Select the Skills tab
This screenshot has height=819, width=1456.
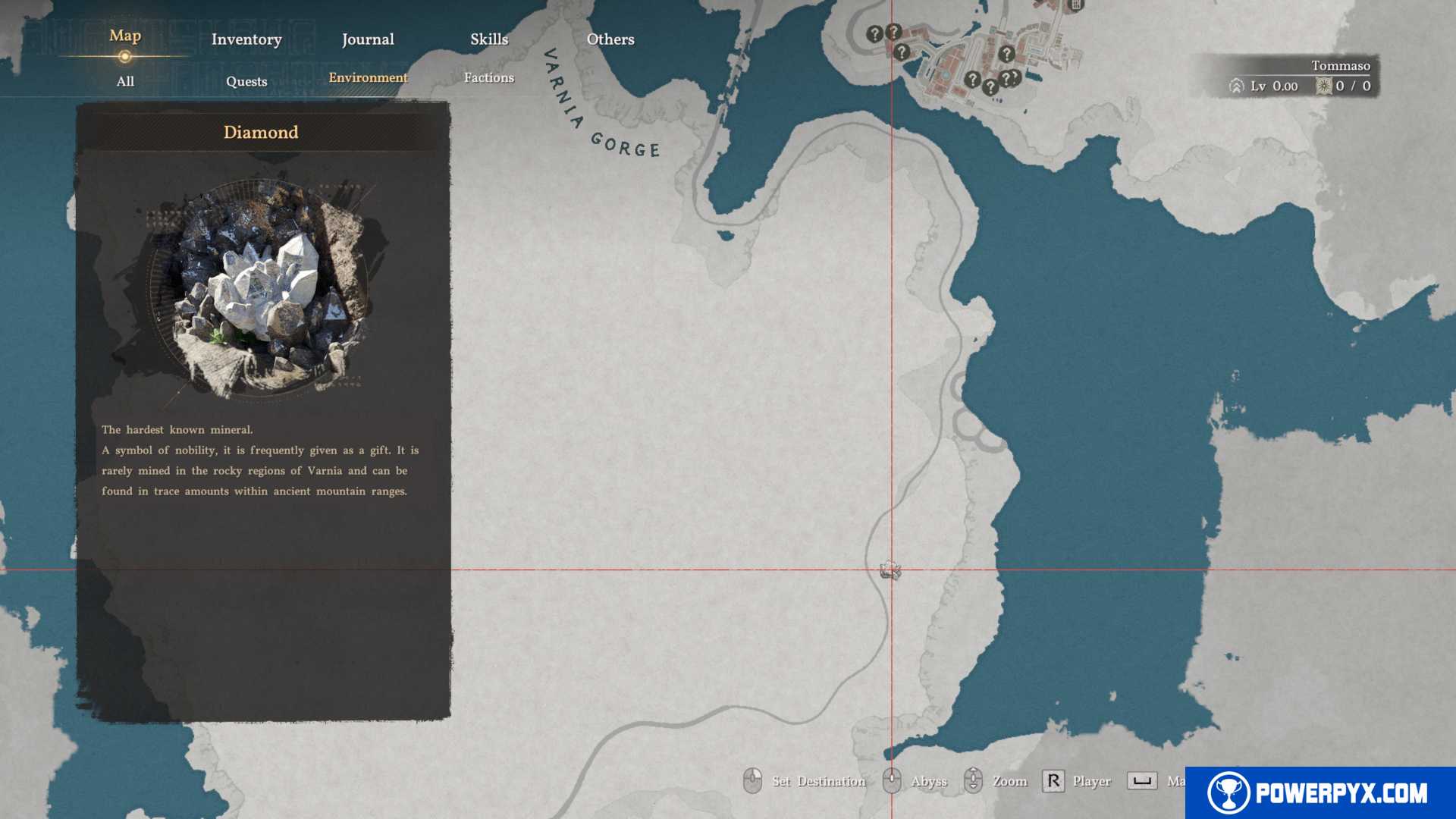pyautogui.click(x=489, y=39)
